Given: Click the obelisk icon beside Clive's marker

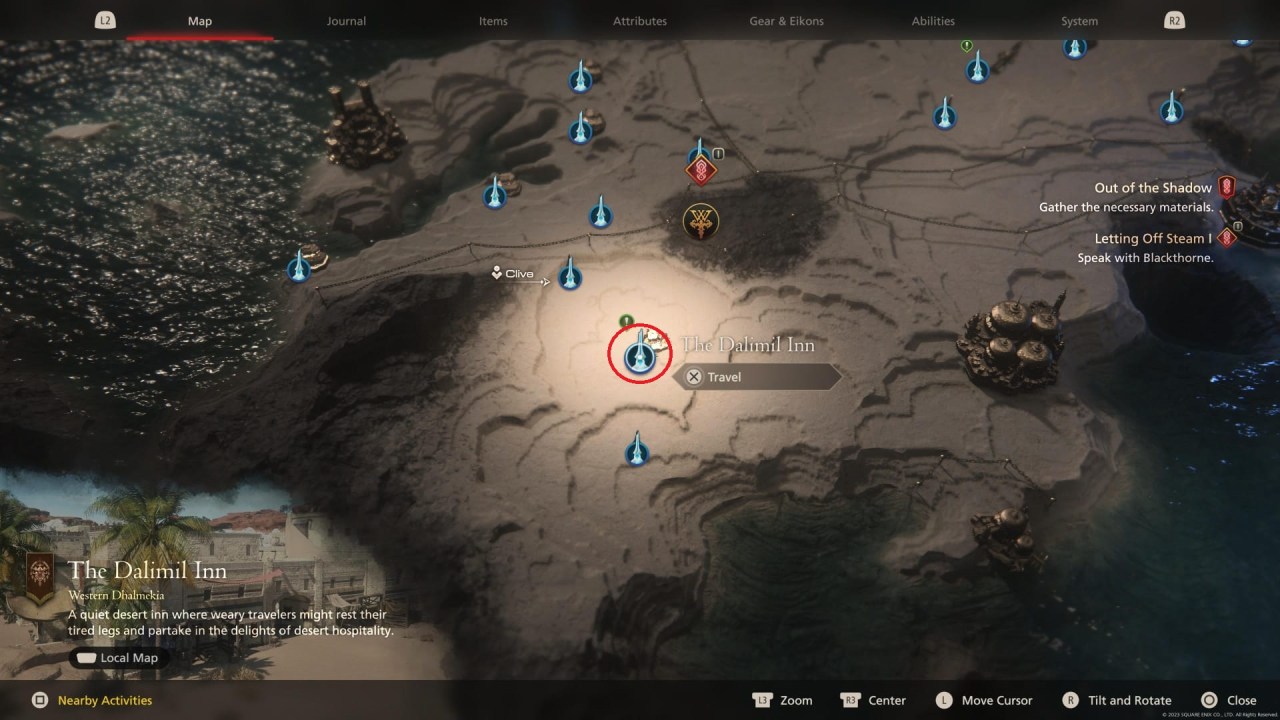Looking at the screenshot, I should (x=570, y=276).
